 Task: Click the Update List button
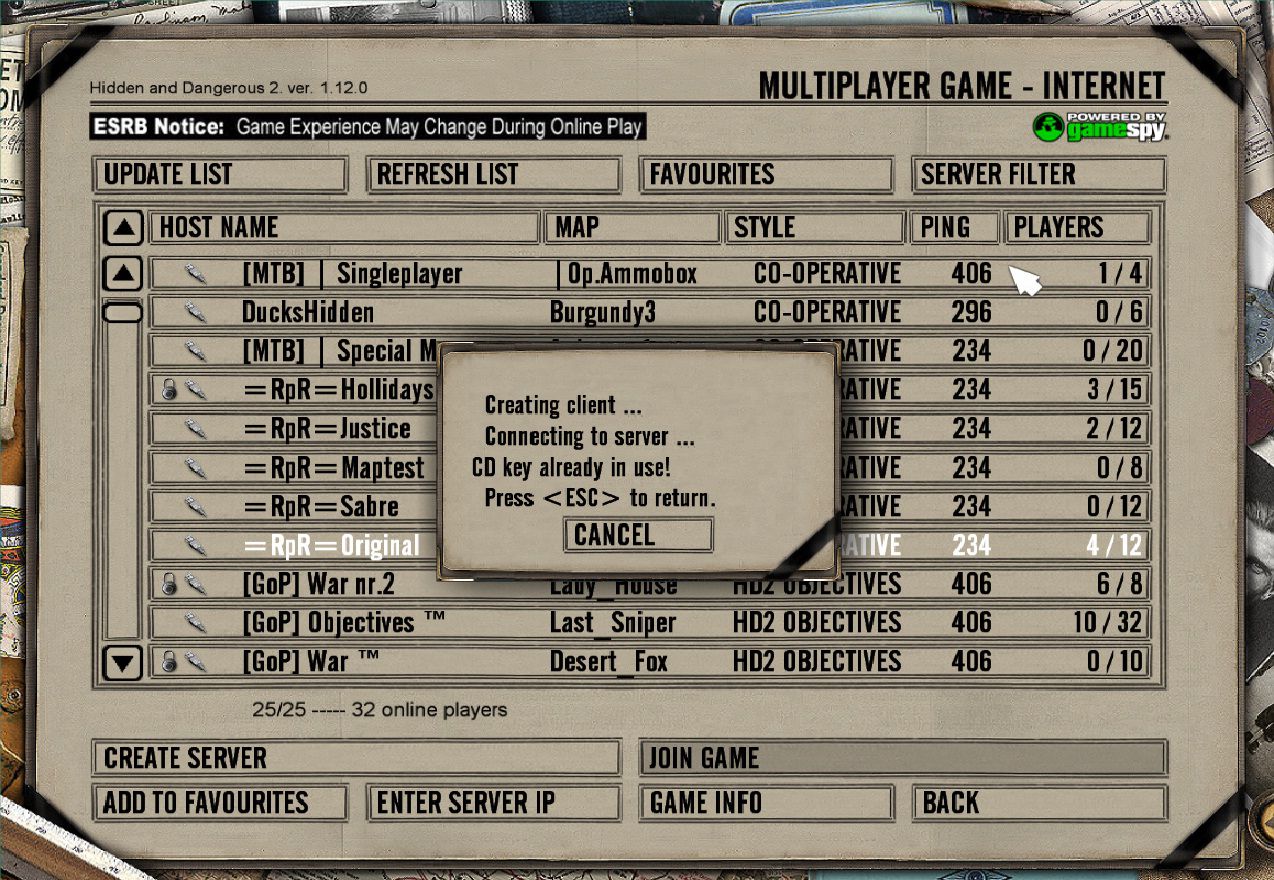point(219,175)
